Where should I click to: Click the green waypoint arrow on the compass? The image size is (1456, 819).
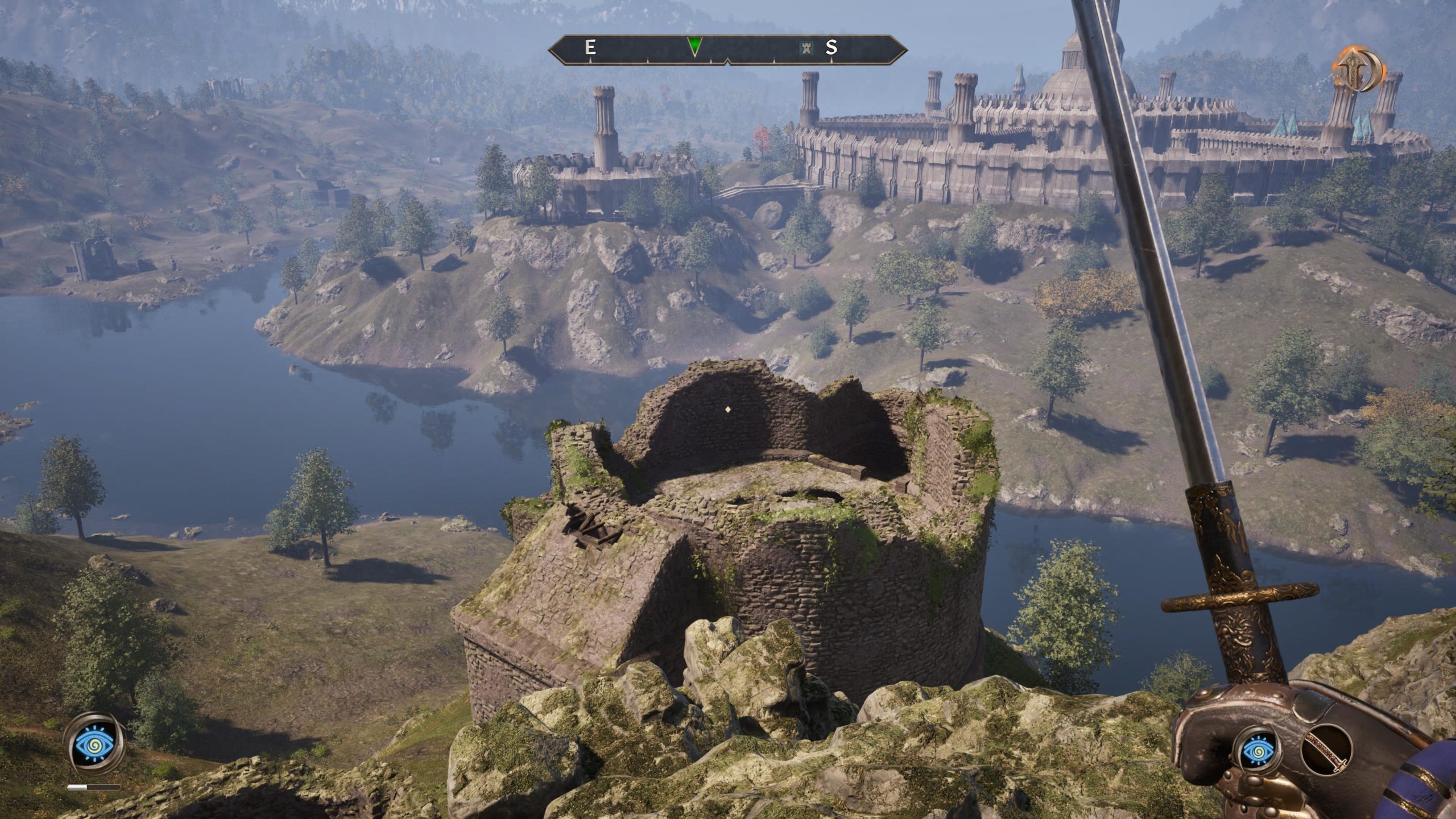[695, 47]
